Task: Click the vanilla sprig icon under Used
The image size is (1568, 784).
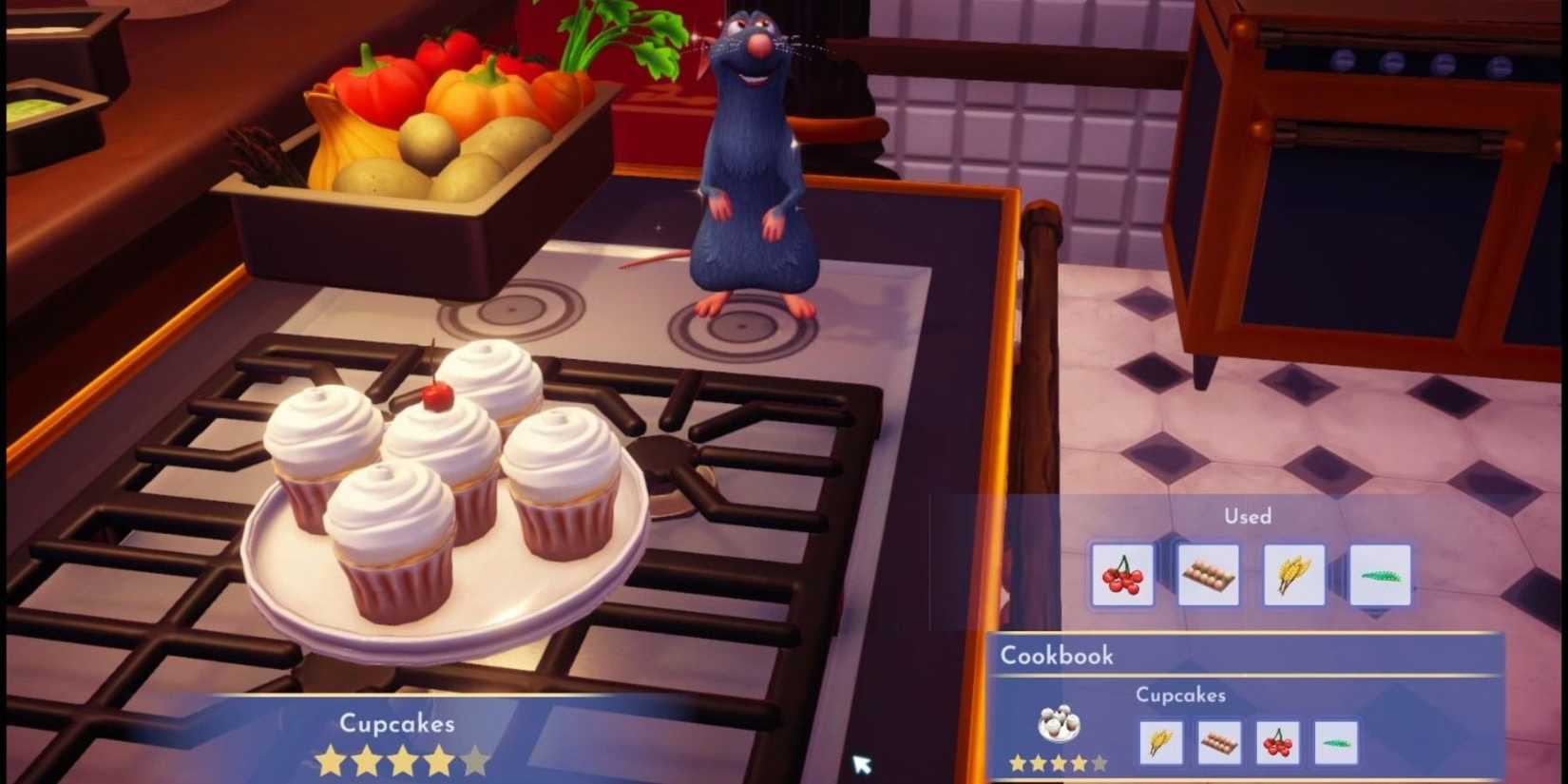Action: tap(1381, 575)
